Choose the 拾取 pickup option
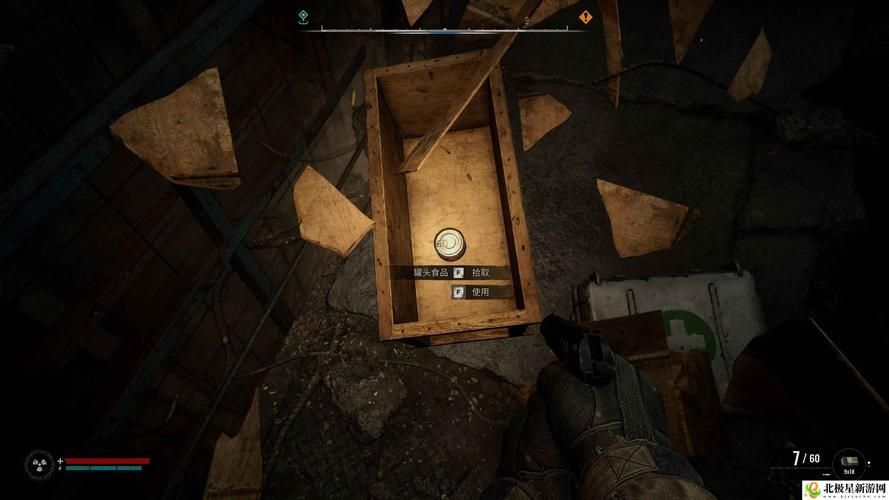Viewport: 889px width, 500px height. pyautogui.click(x=479, y=272)
